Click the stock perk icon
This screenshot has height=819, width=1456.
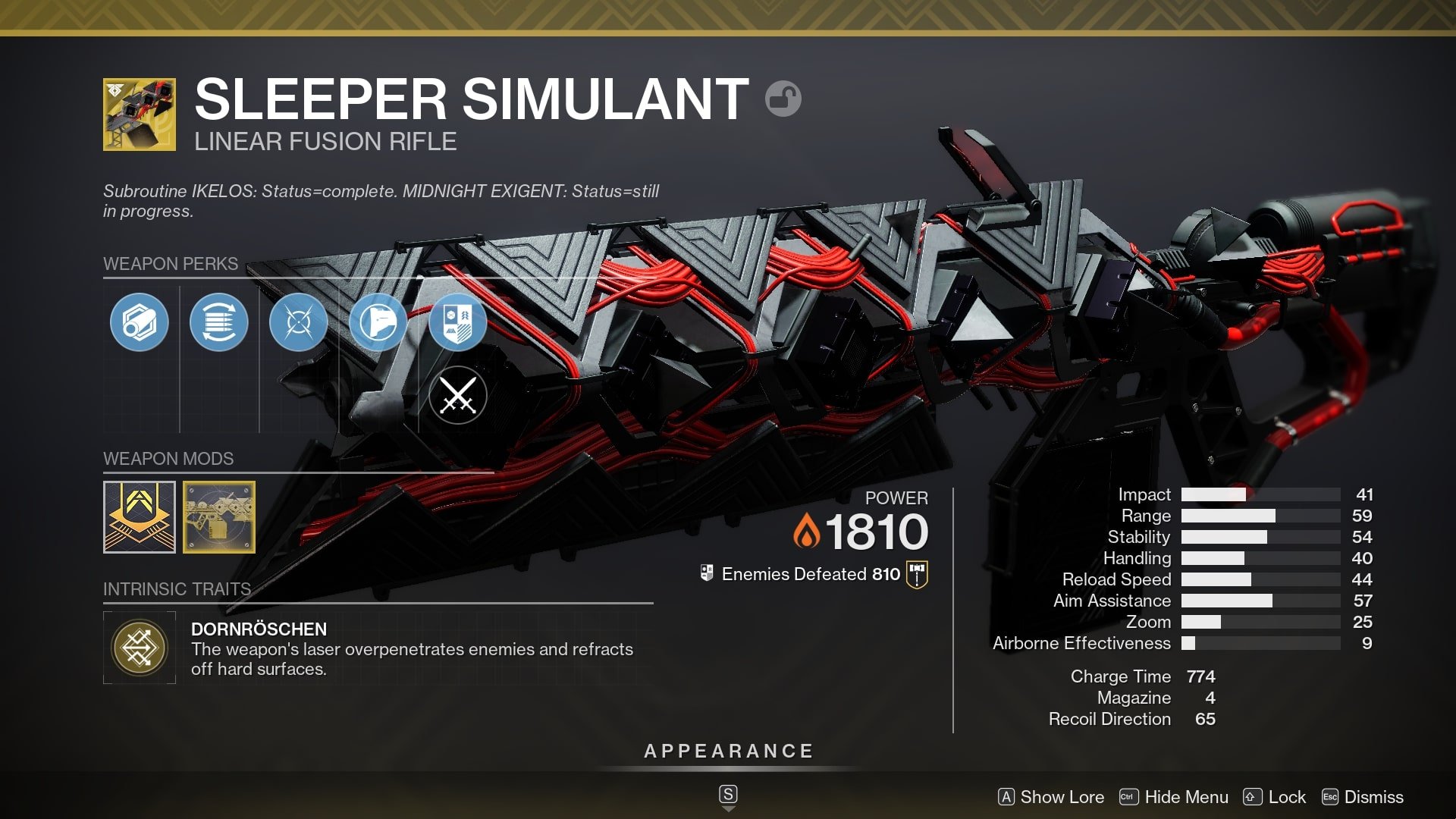click(377, 322)
